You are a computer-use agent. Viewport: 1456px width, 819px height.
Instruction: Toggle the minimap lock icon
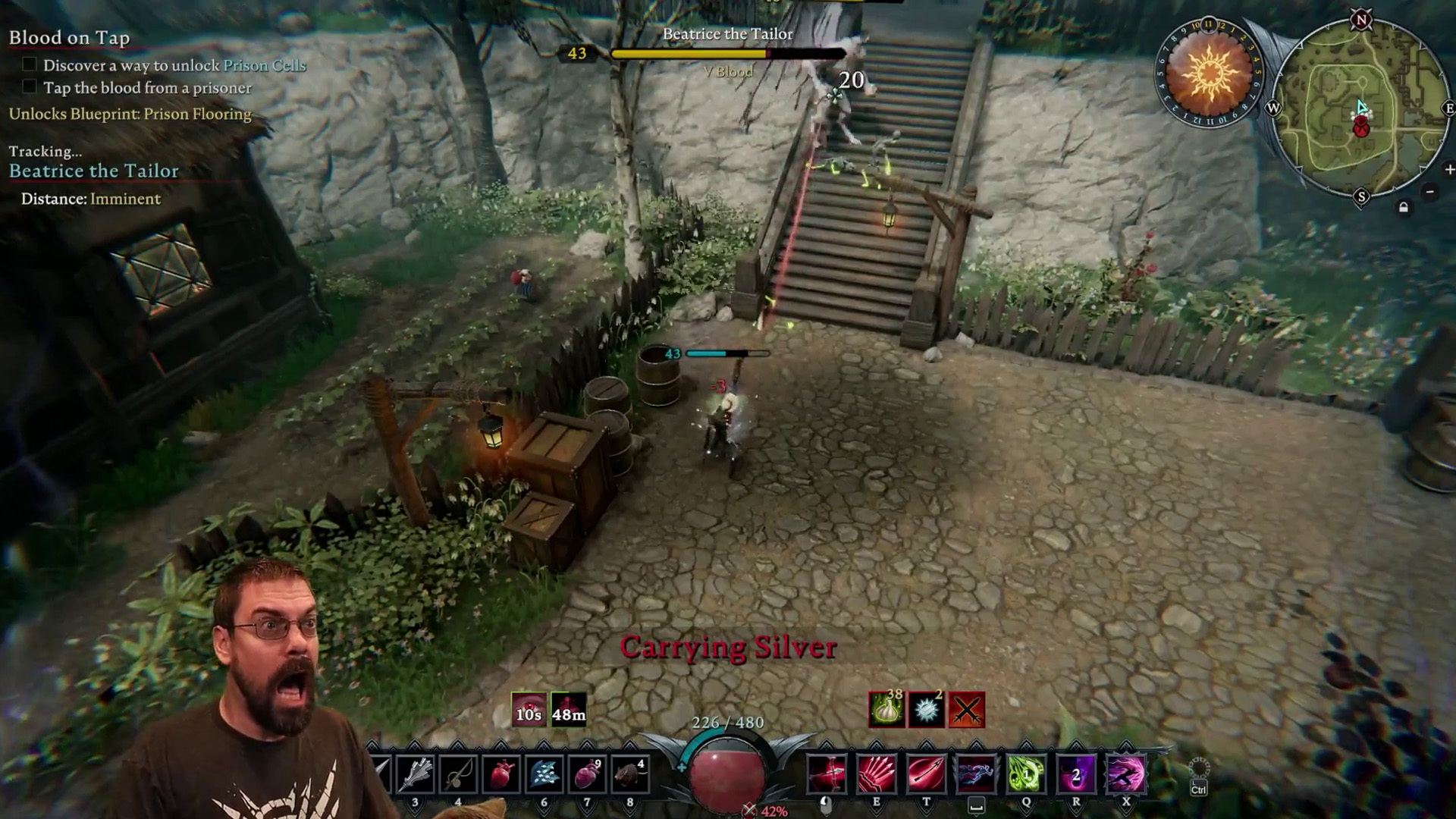coord(1404,207)
